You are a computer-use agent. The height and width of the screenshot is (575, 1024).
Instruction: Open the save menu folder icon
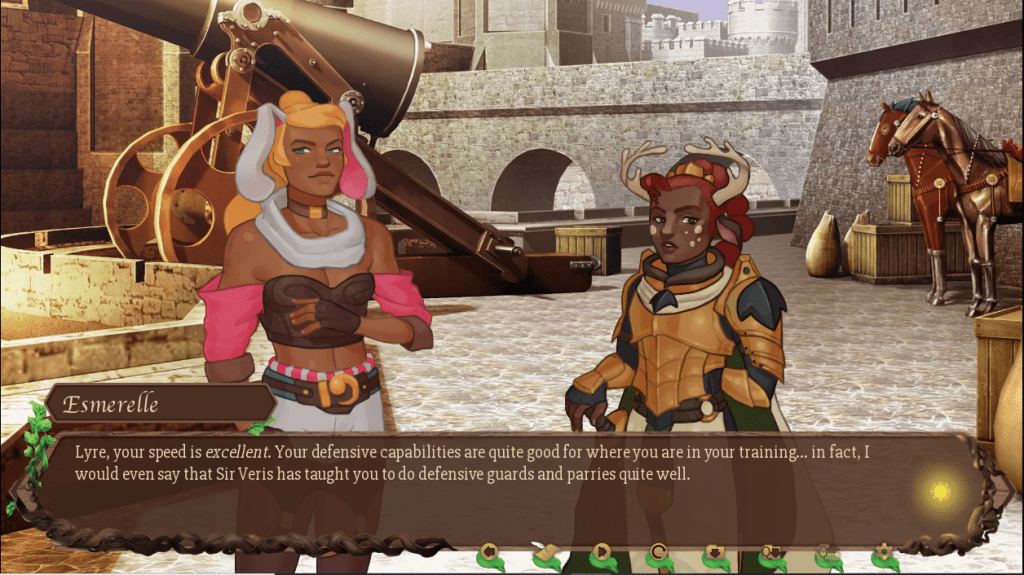(714, 551)
